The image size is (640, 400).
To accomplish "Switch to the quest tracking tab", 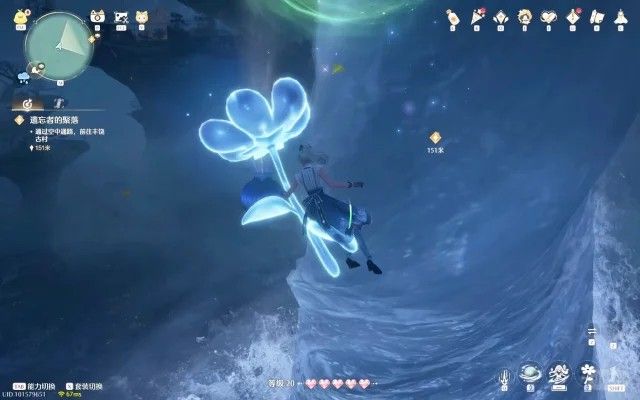I will coord(27,102).
